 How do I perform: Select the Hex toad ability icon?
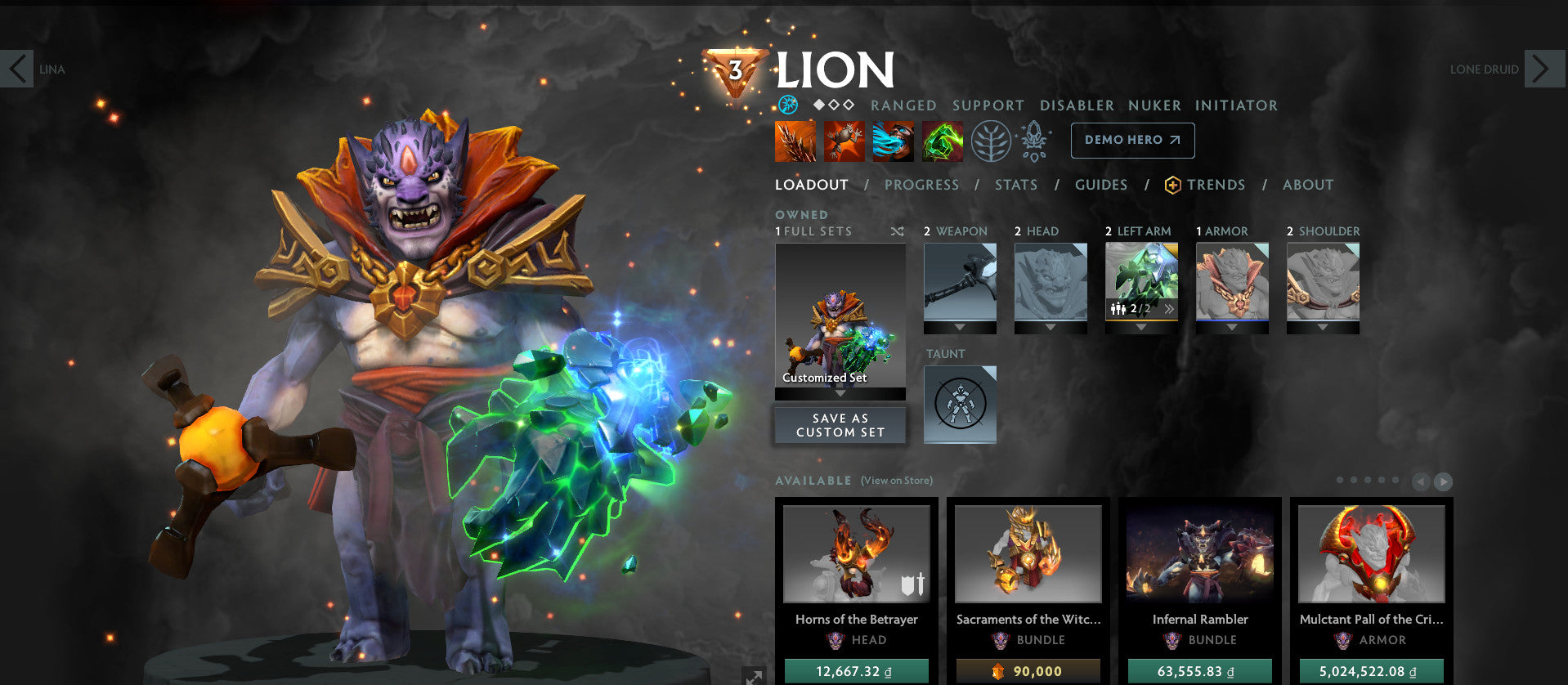pos(843,140)
